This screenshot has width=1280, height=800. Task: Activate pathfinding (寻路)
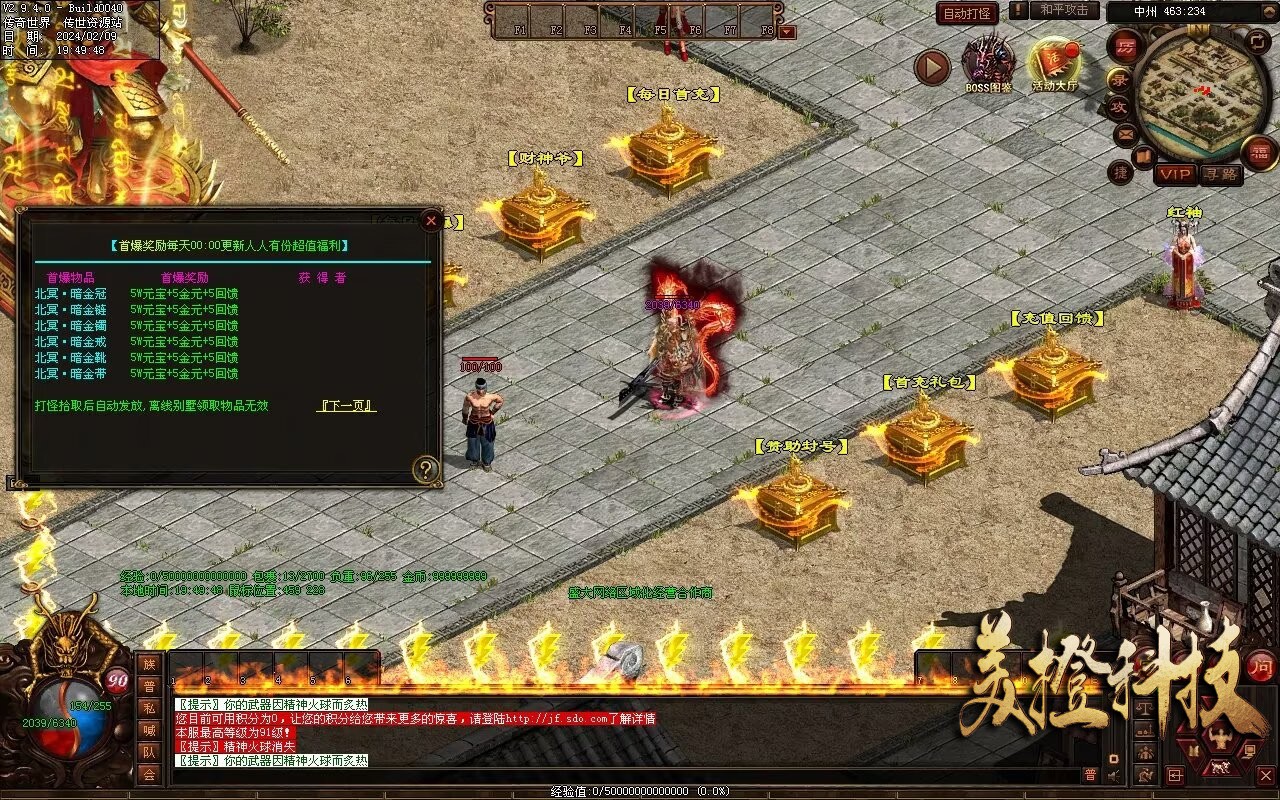(x=1220, y=174)
